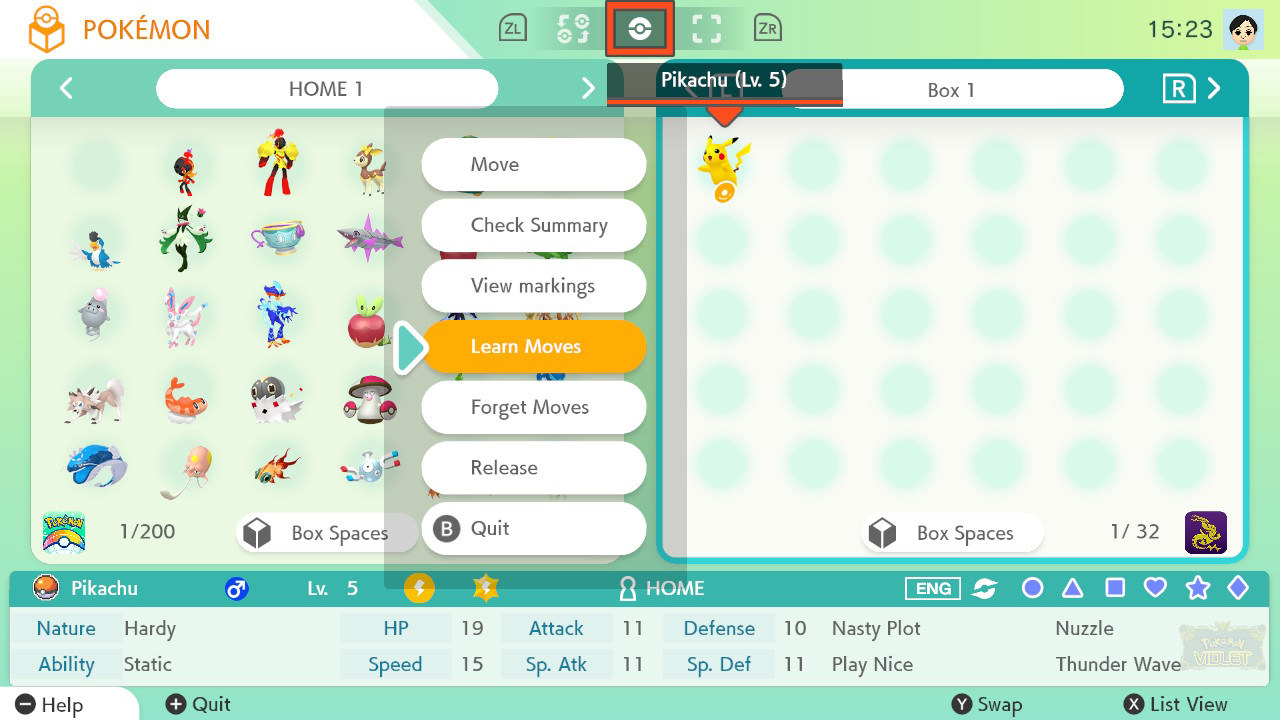Toggle the heart marking on Pikachu
The height and width of the screenshot is (720, 1280).
pyautogui.click(x=1155, y=589)
